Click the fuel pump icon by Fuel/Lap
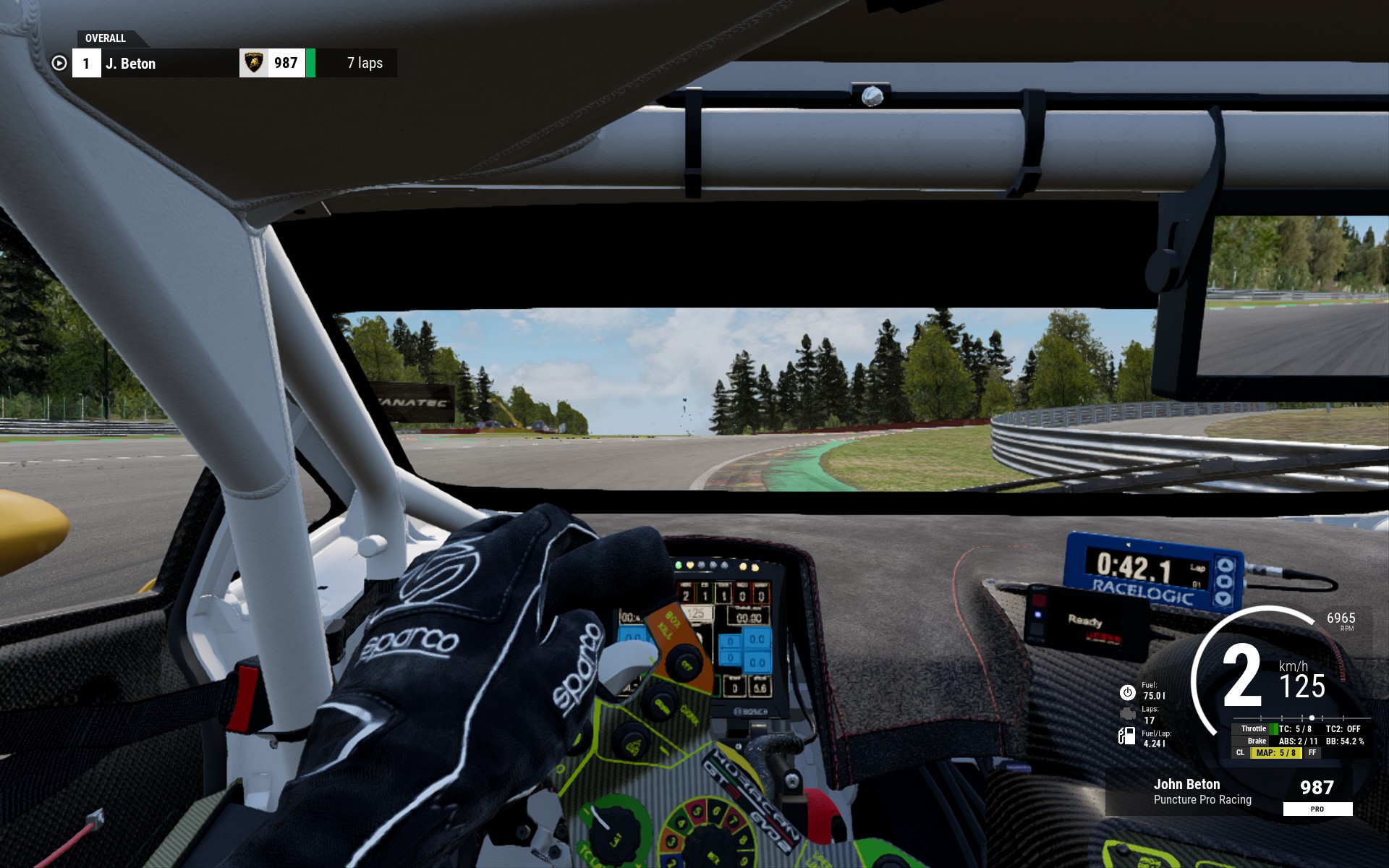Screen dimensions: 1389x868 pyautogui.click(x=1126, y=736)
